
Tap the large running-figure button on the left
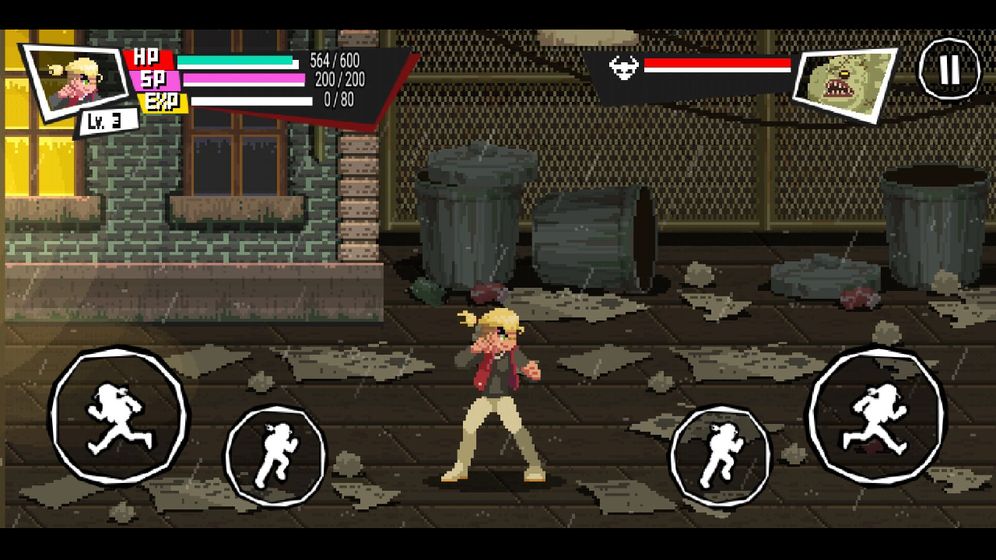click(119, 416)
